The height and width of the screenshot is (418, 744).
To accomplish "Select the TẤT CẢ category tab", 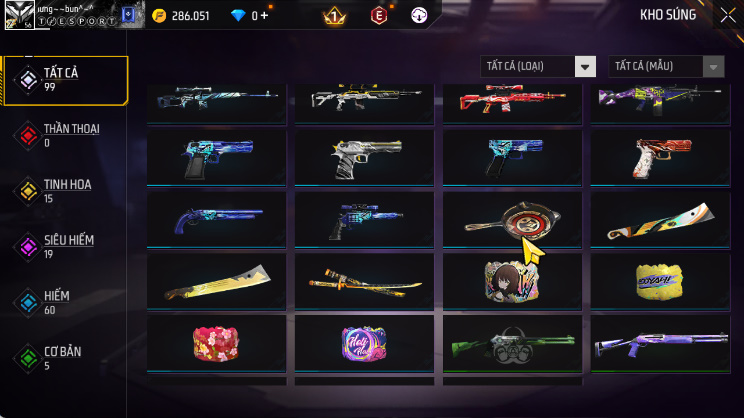I will point(65,80).
